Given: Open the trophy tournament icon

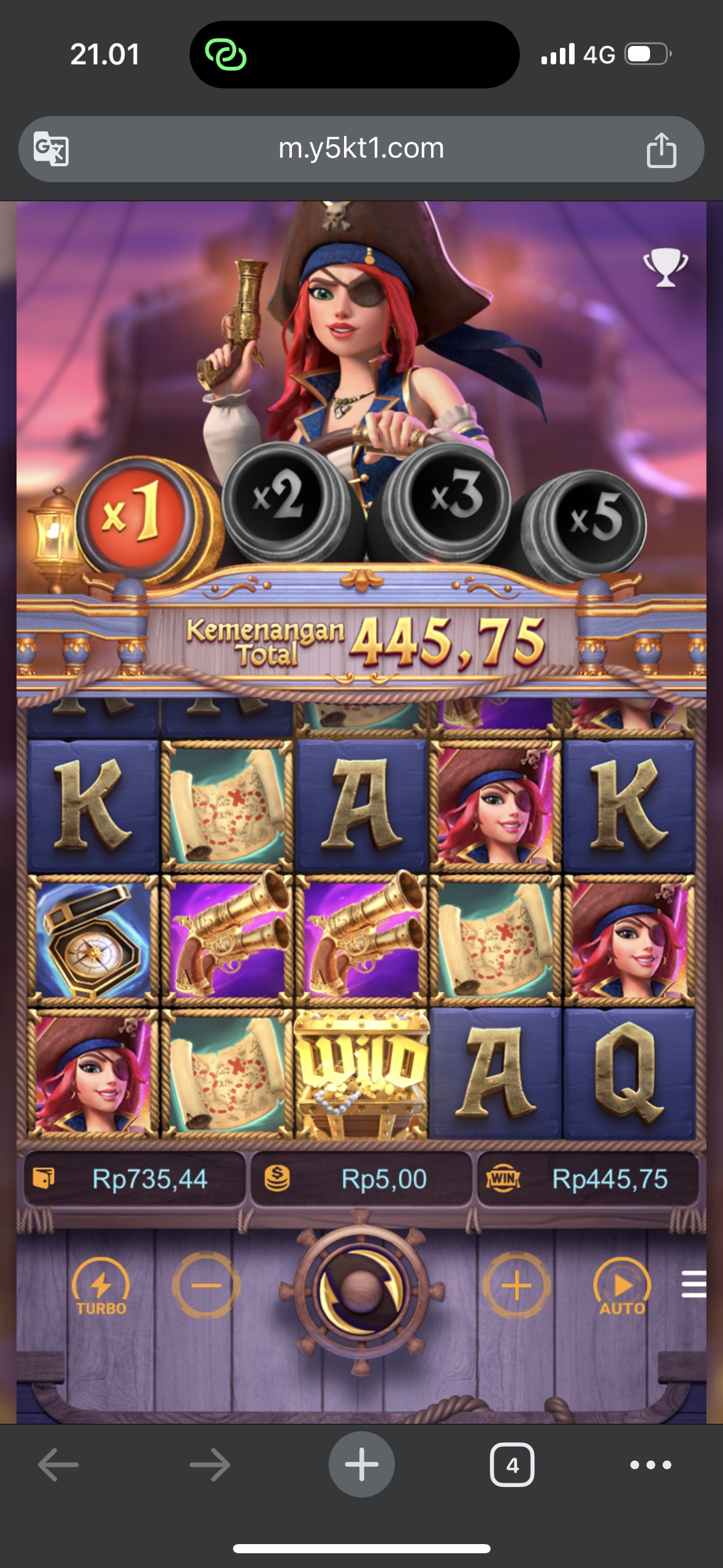Looking at the screenshot, I should 665,267.
